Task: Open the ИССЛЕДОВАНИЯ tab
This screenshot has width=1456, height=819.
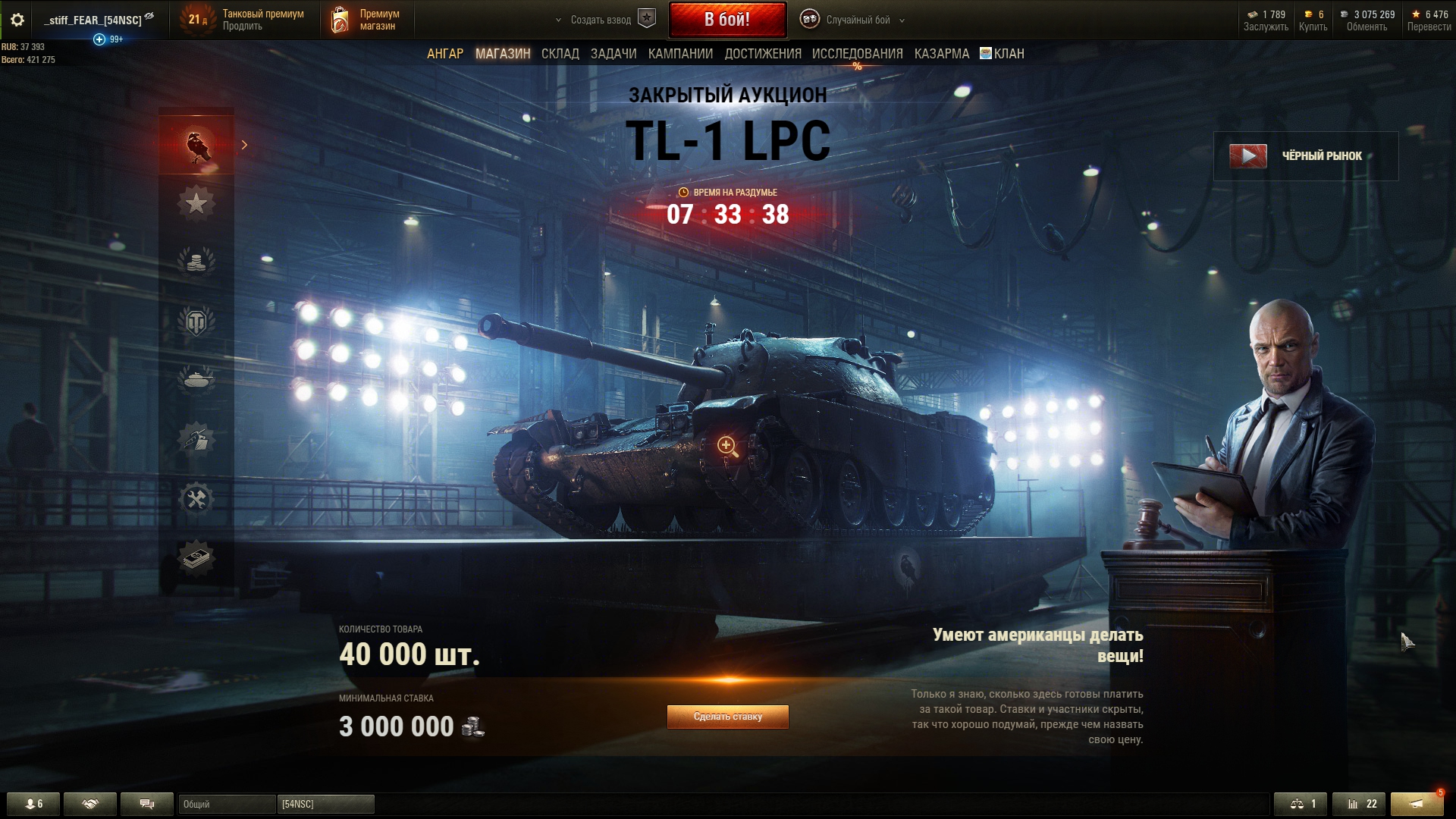Action: click(857, 54)
